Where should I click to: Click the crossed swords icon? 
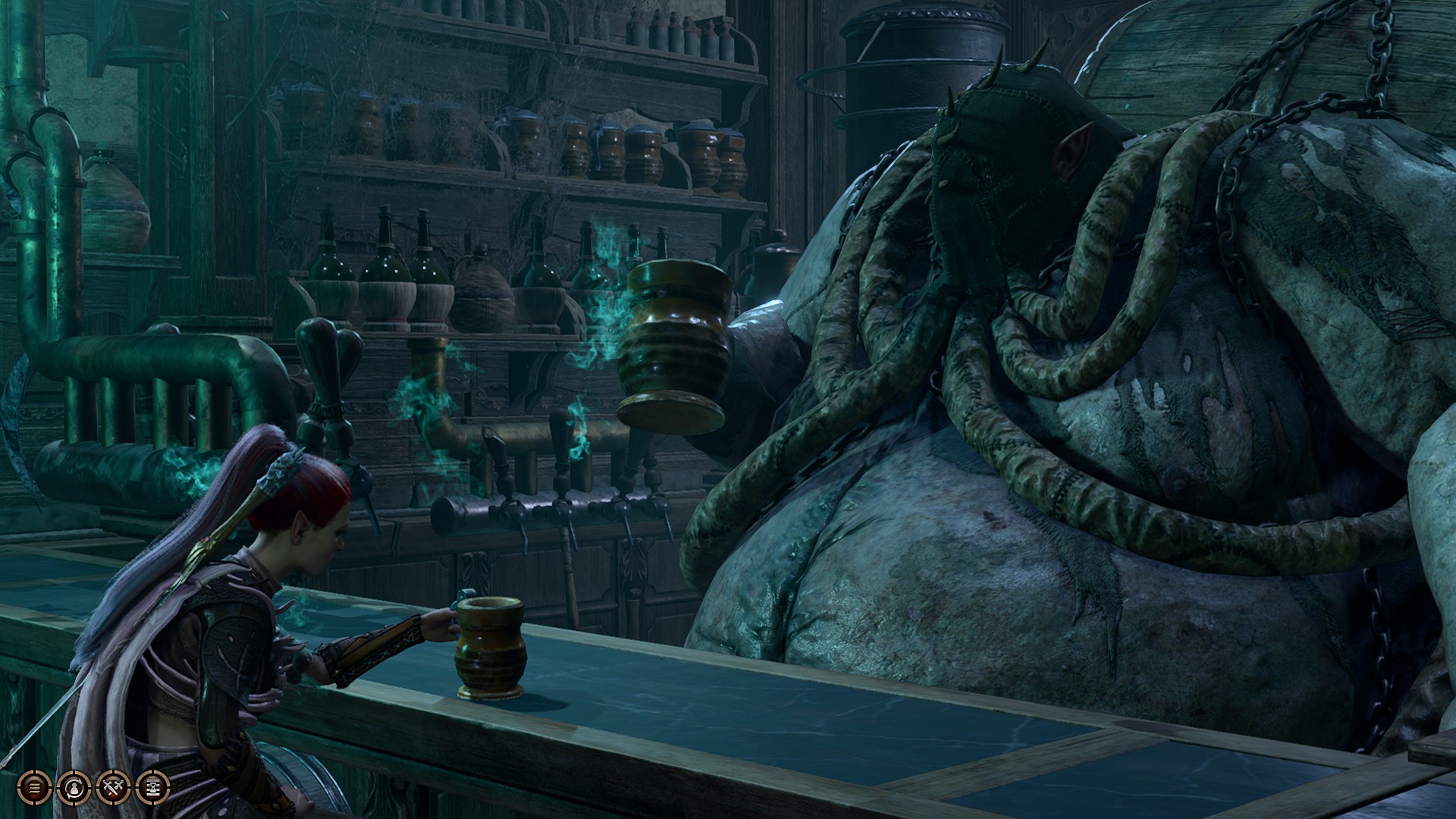coord(113,789)
